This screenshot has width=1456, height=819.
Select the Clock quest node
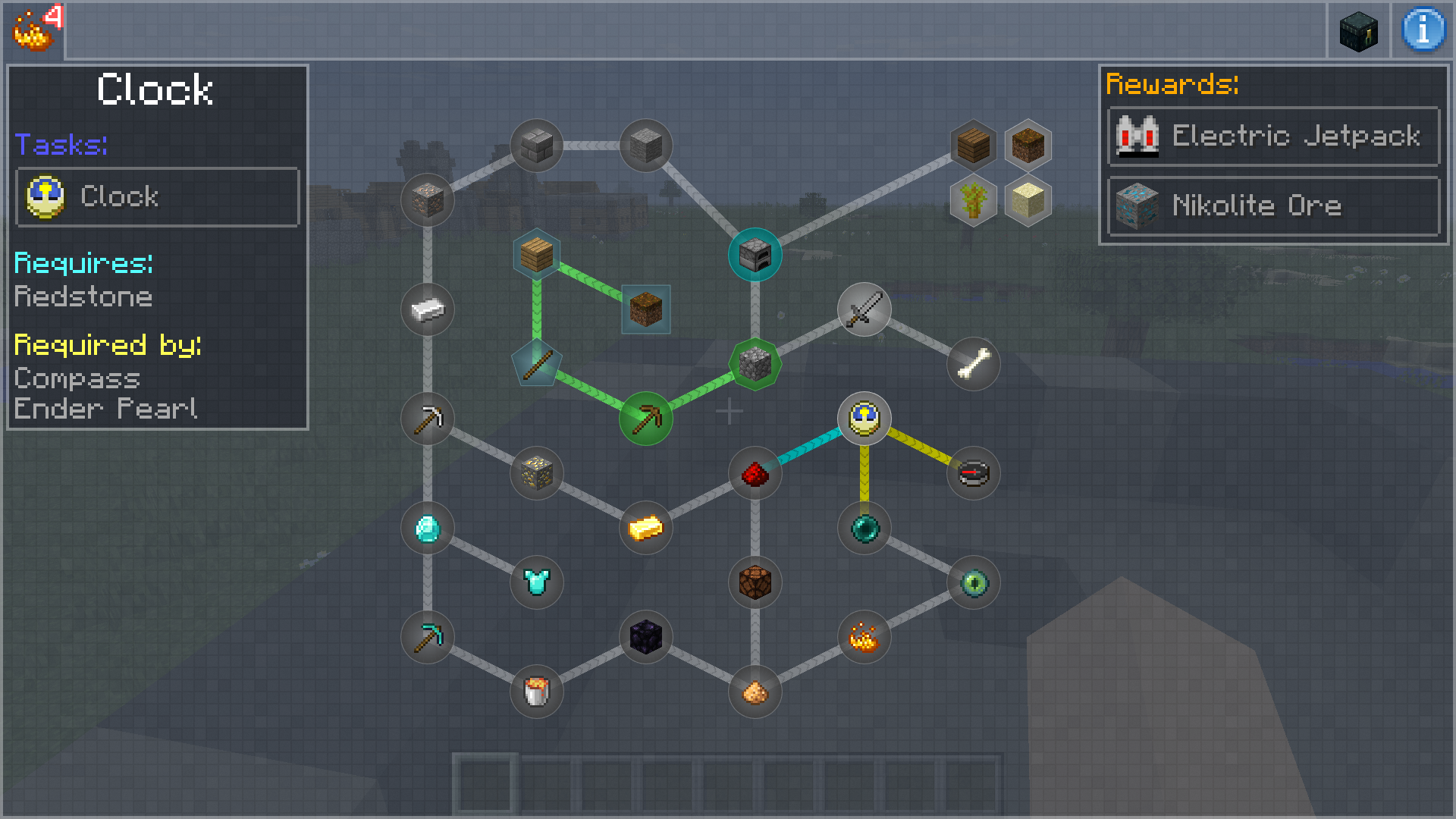[x=864, y=418]
